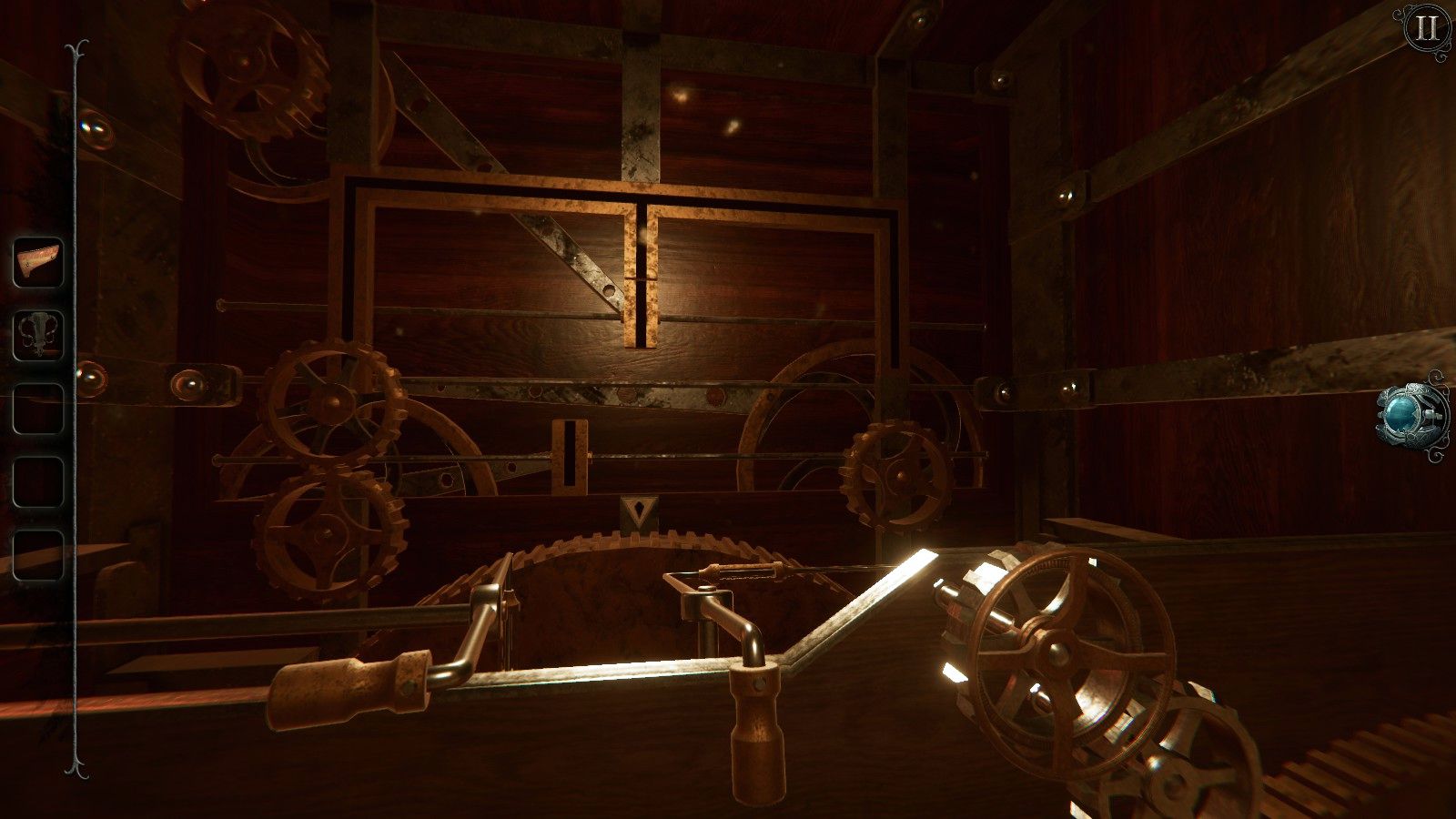Click the bottom empty inventory slot
Viewport: 1456px width, 819px height.
[36, 553]
